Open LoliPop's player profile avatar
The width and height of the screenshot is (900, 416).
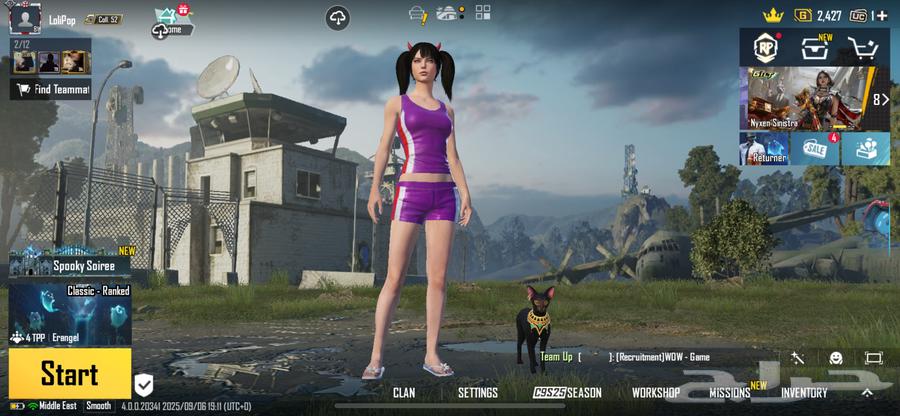(x=25, y=18)
